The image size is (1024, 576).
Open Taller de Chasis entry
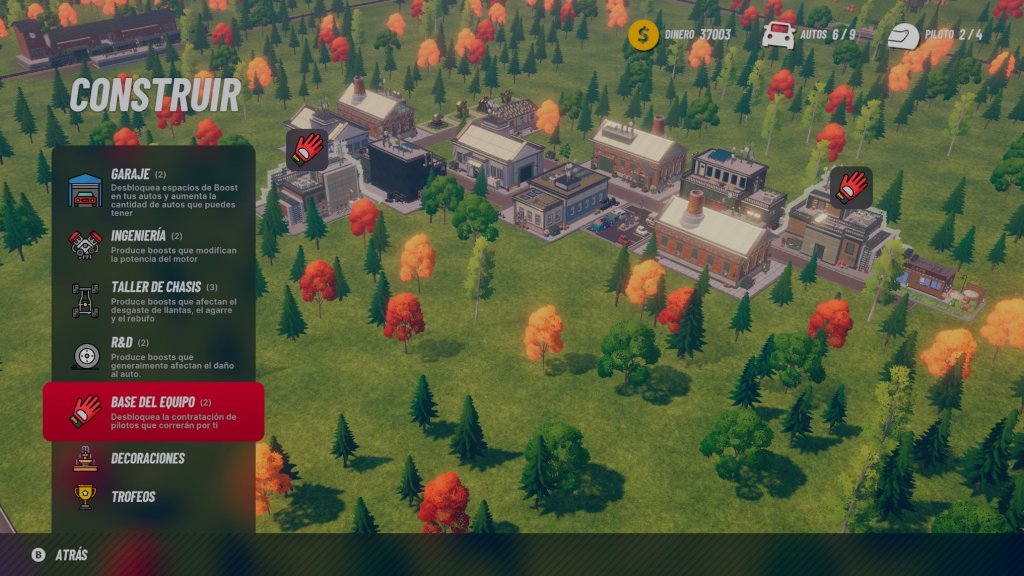153,300
